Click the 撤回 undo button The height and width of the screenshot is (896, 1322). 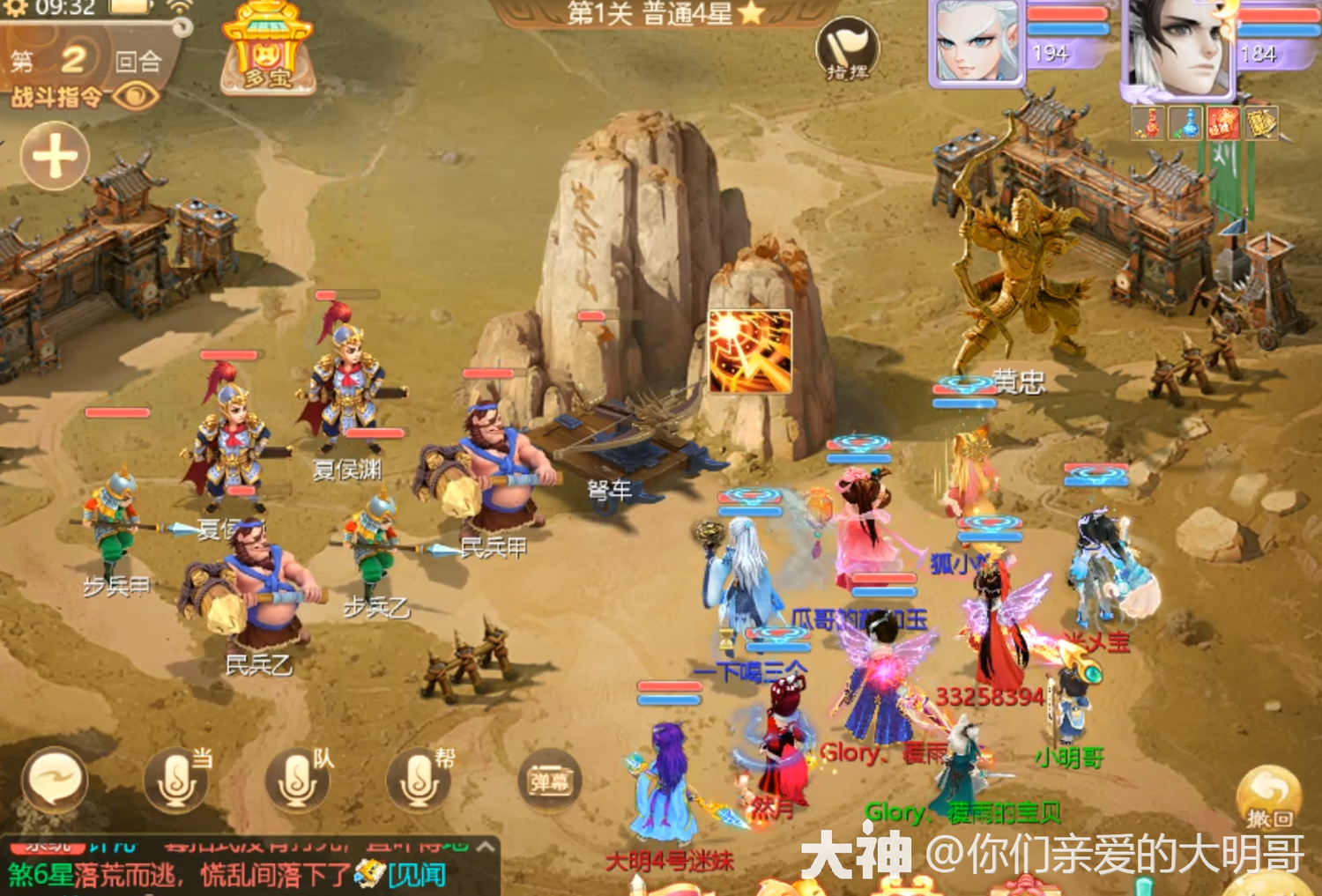1268,797
